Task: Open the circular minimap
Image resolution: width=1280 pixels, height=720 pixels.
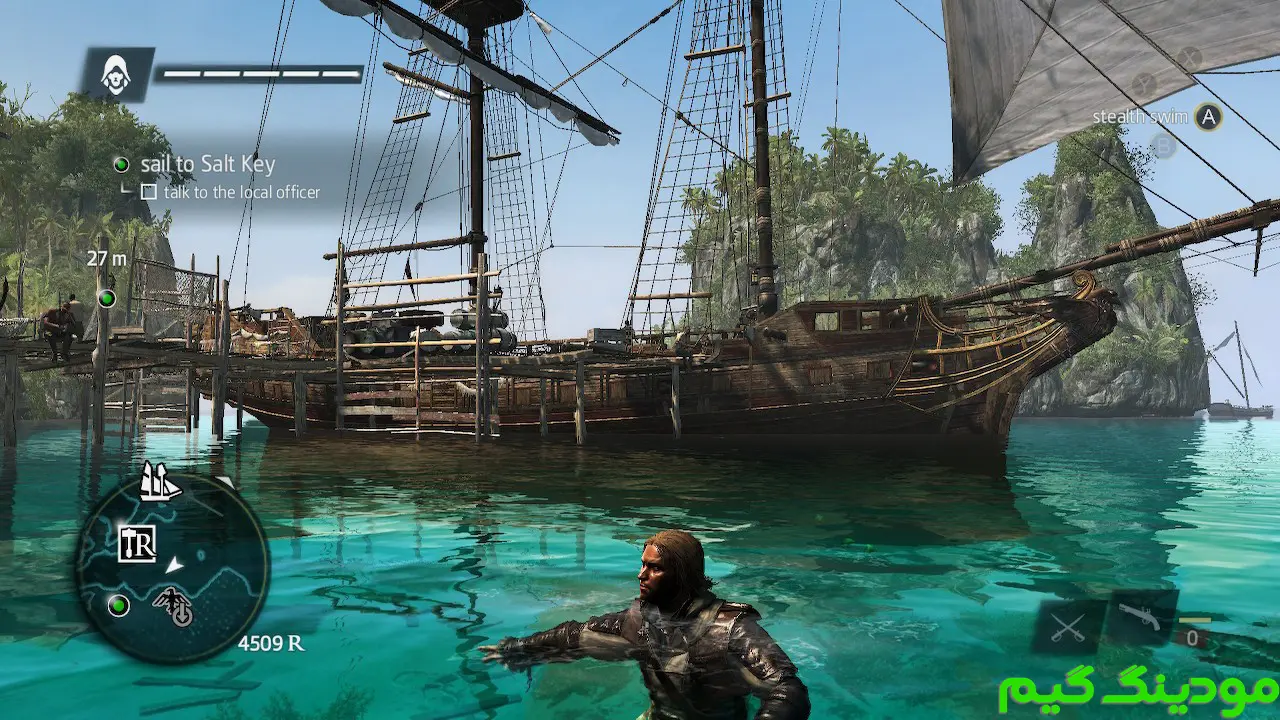Action: pos(172,569)
